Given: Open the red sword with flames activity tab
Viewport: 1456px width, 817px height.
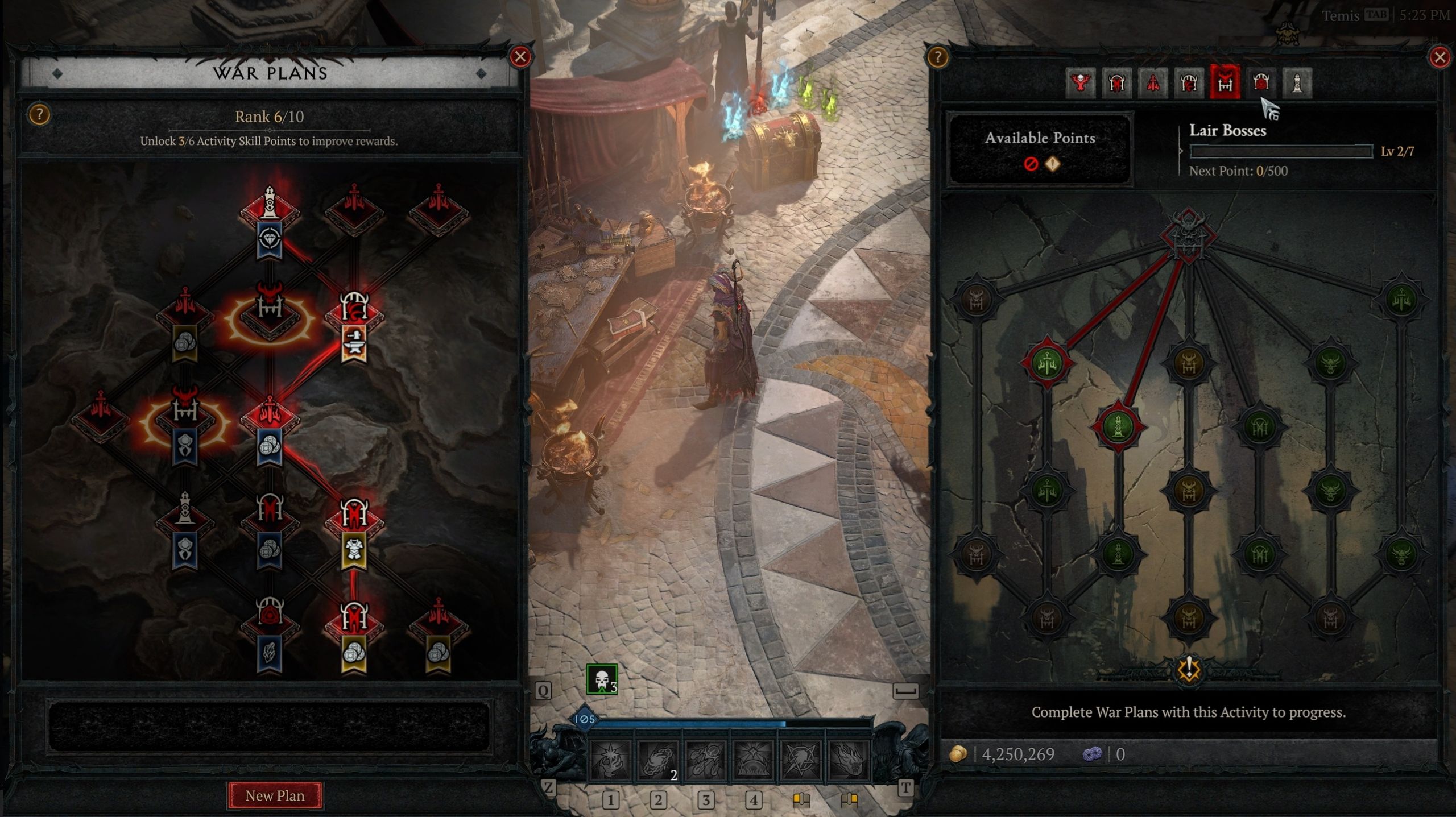Looking at the screenshot, I should (x=1152, y=84).
